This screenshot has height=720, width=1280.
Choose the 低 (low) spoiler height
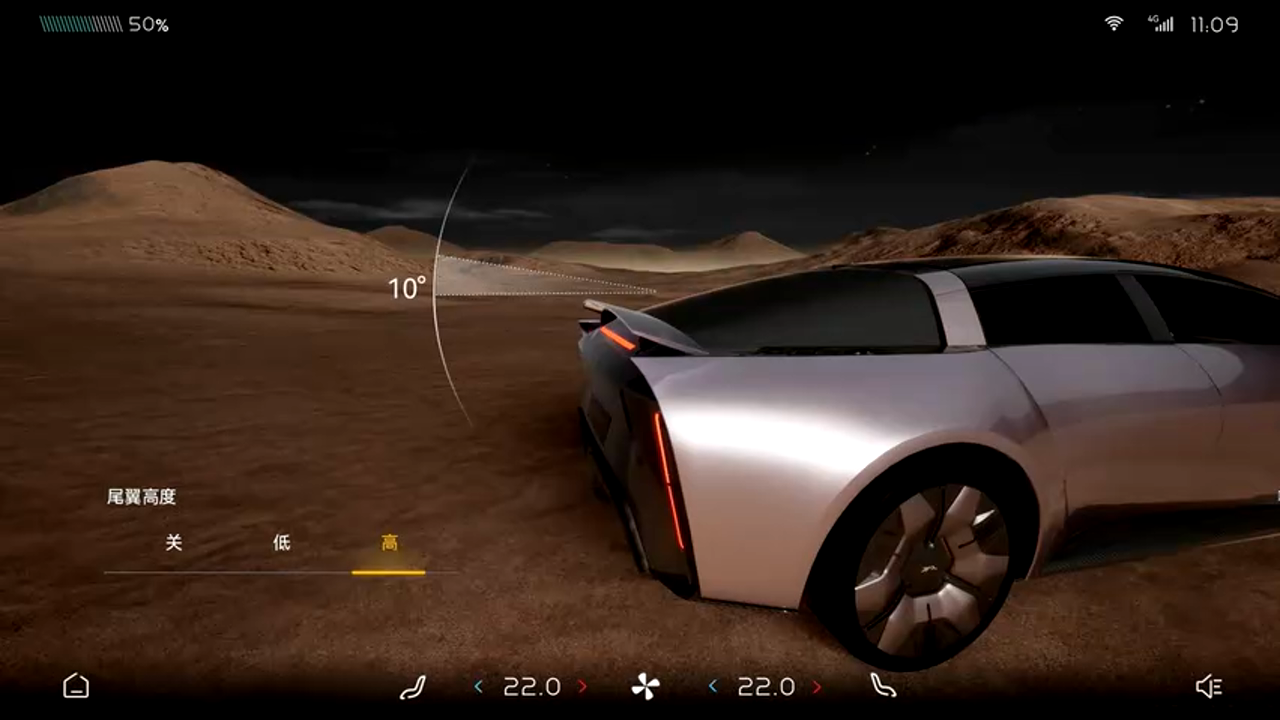click(282, 543)
